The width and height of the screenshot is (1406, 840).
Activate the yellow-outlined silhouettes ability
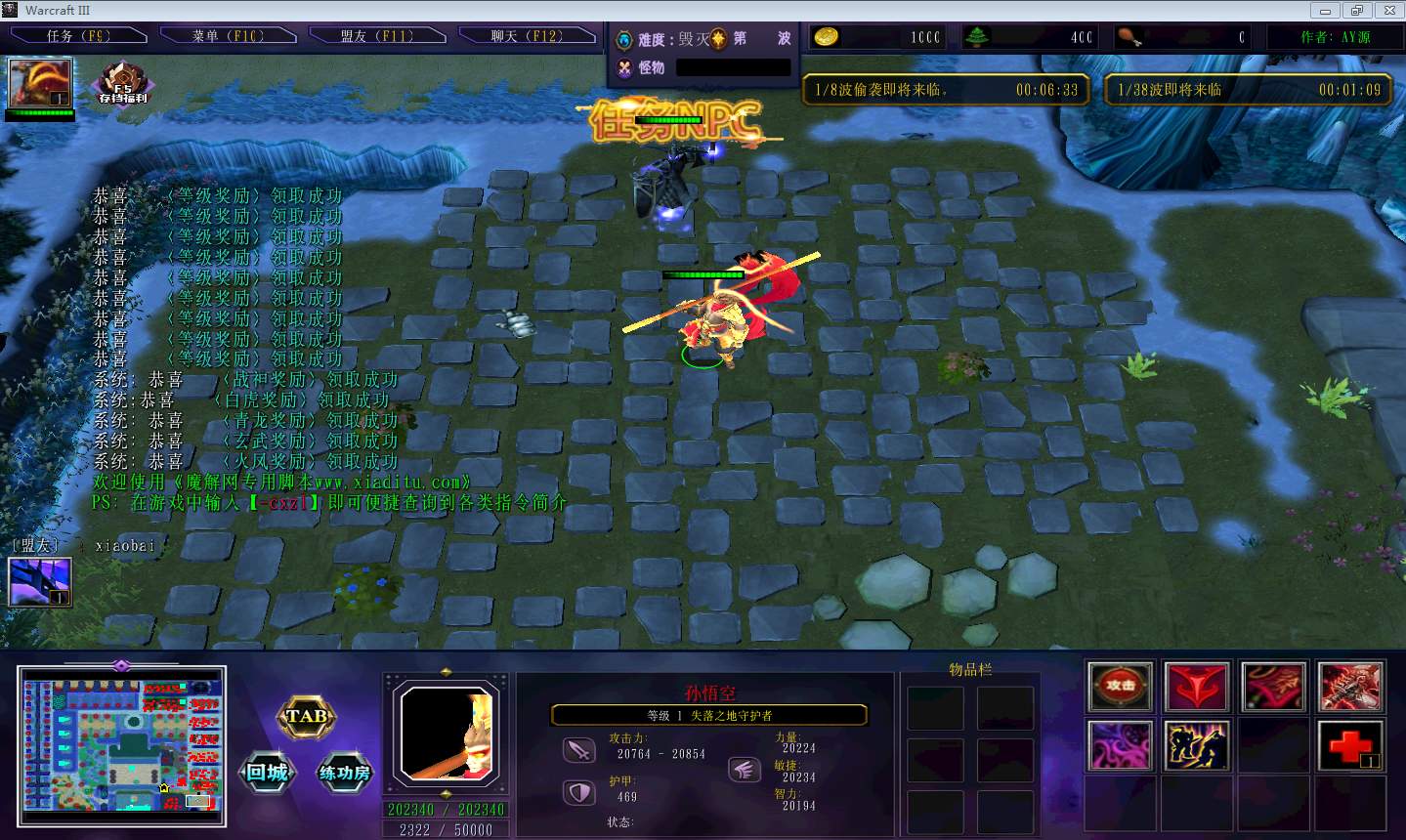point(1196,745)
